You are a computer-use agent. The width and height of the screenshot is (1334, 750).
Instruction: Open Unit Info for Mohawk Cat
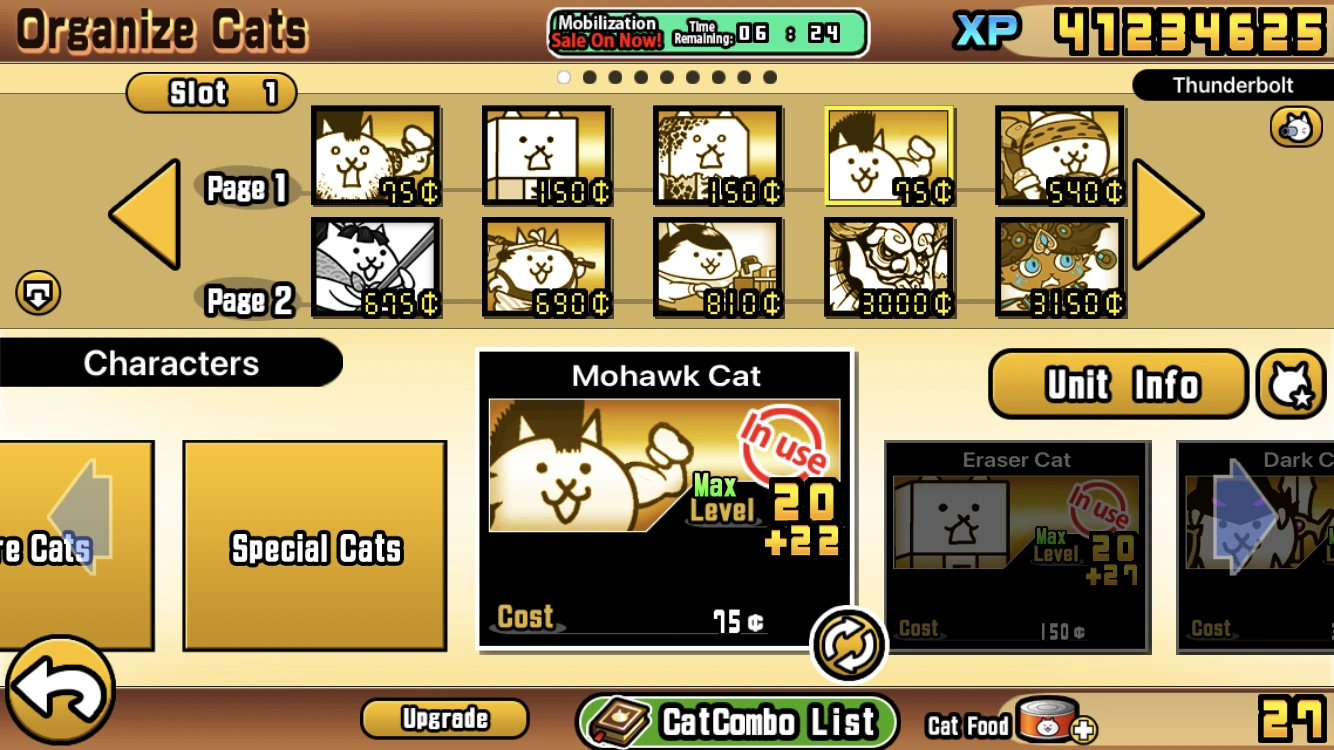coord(1117,384)
